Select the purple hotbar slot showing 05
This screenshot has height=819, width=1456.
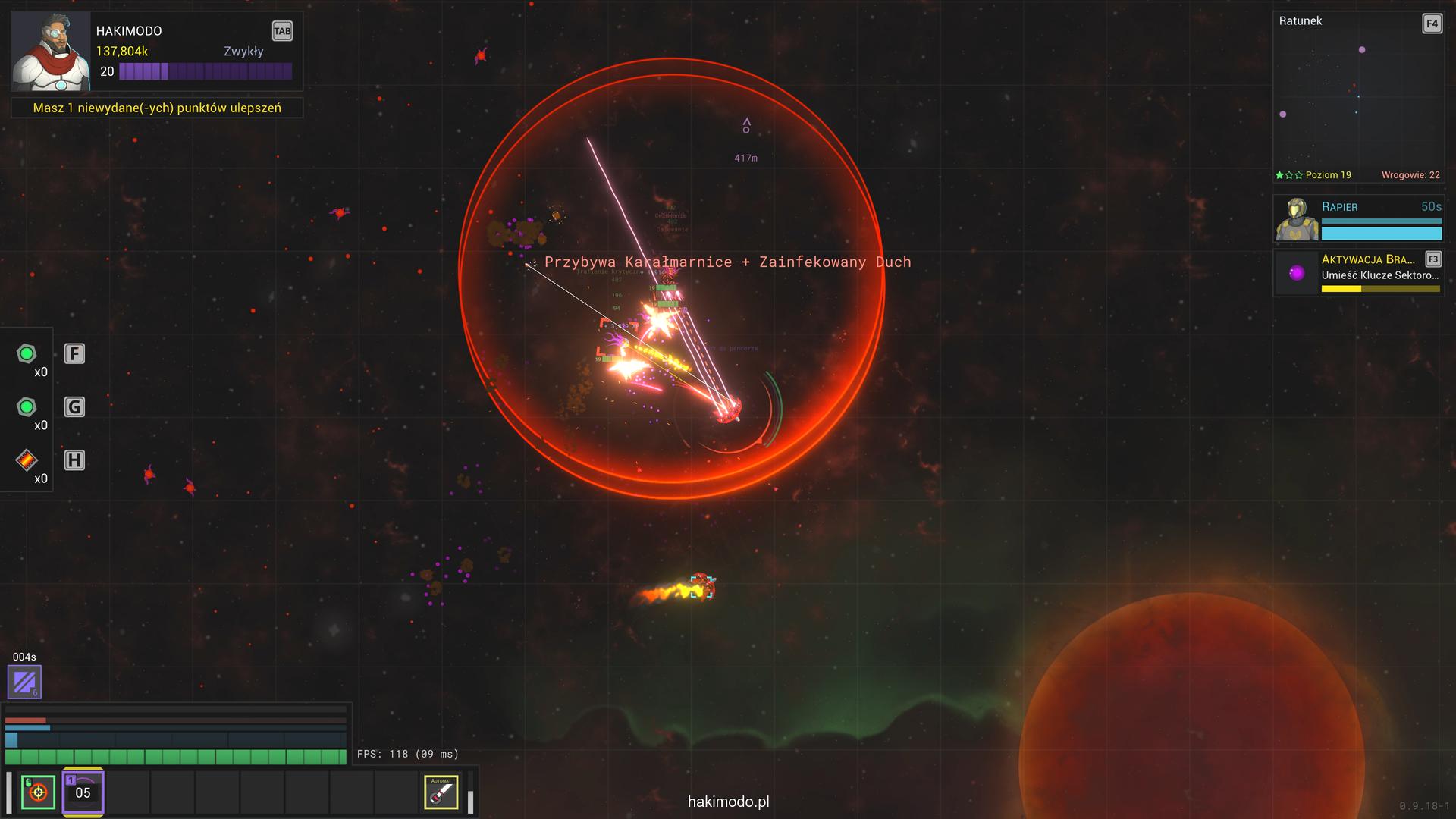coord(83,792)
